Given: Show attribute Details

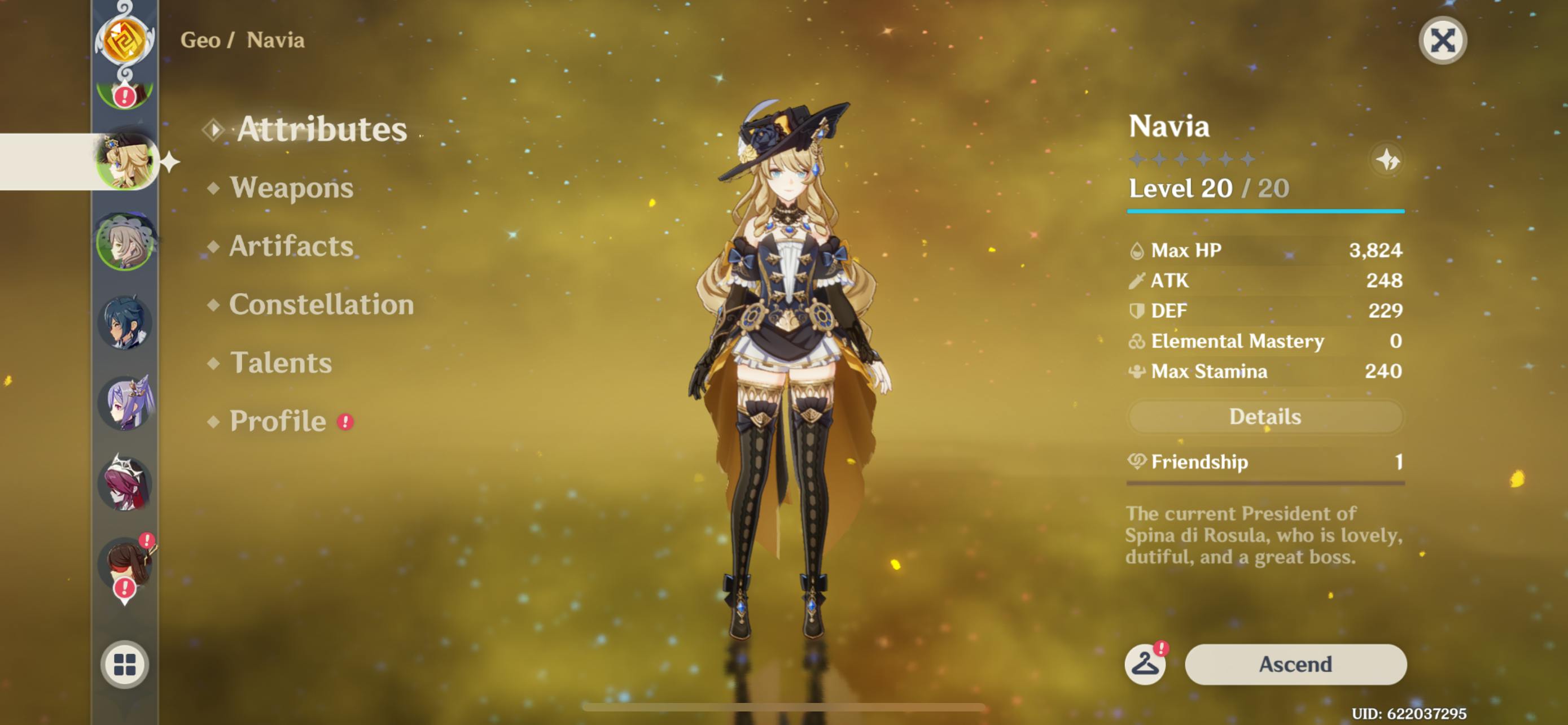Looking at the screenshot, I should pyautogui.click(x=1265, y=417).
